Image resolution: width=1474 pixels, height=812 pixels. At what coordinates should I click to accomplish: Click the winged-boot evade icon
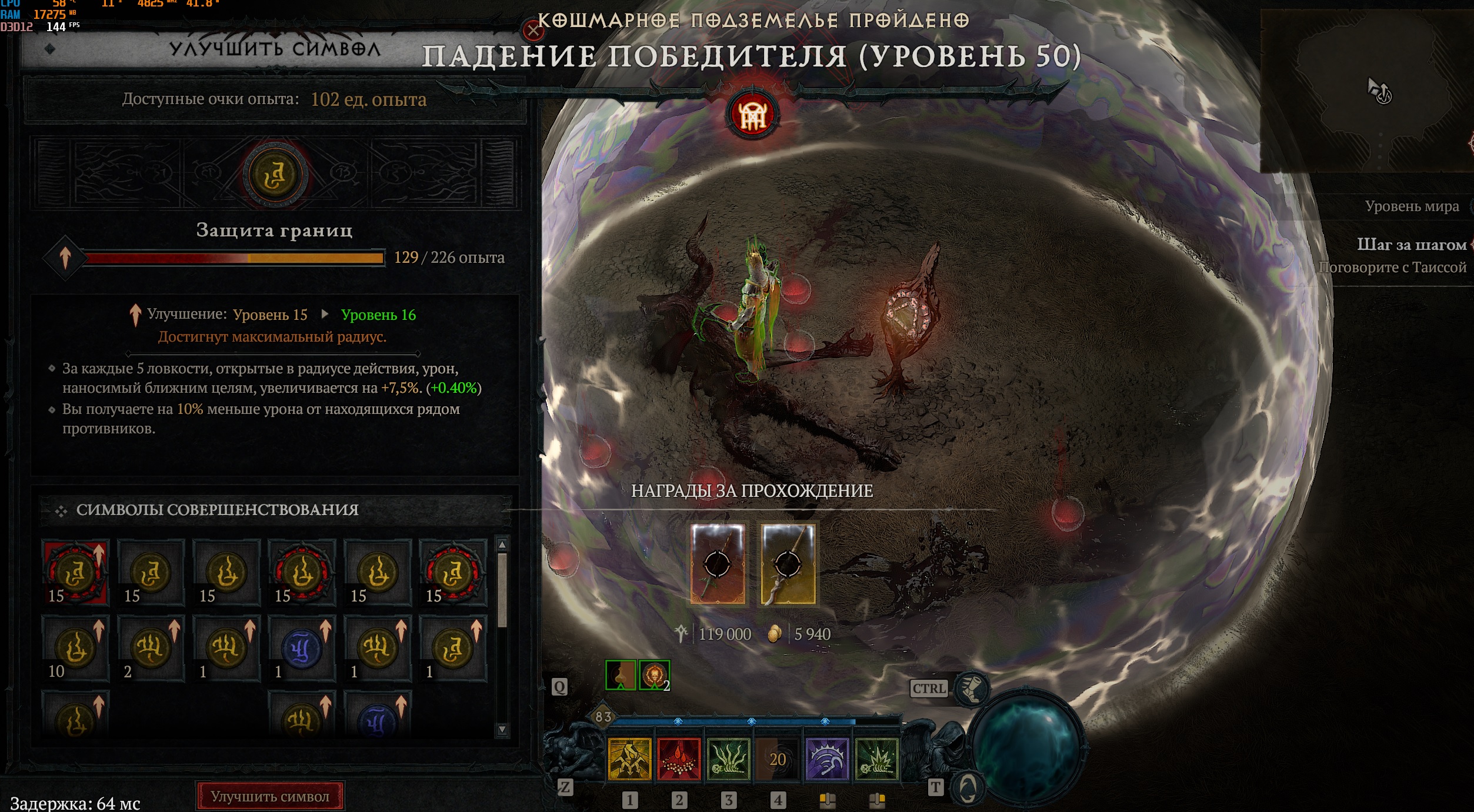(x=972, y=688)
